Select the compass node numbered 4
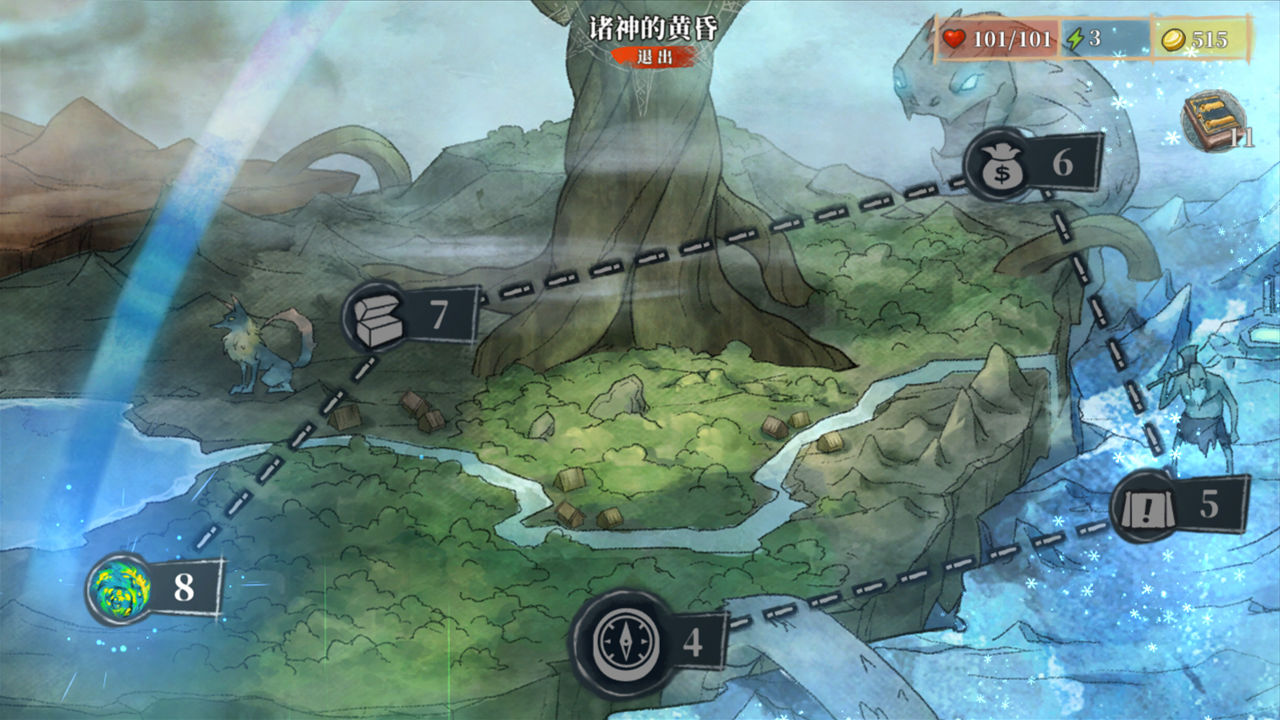Screen dimensions: 1280x720 click(618, 641)
